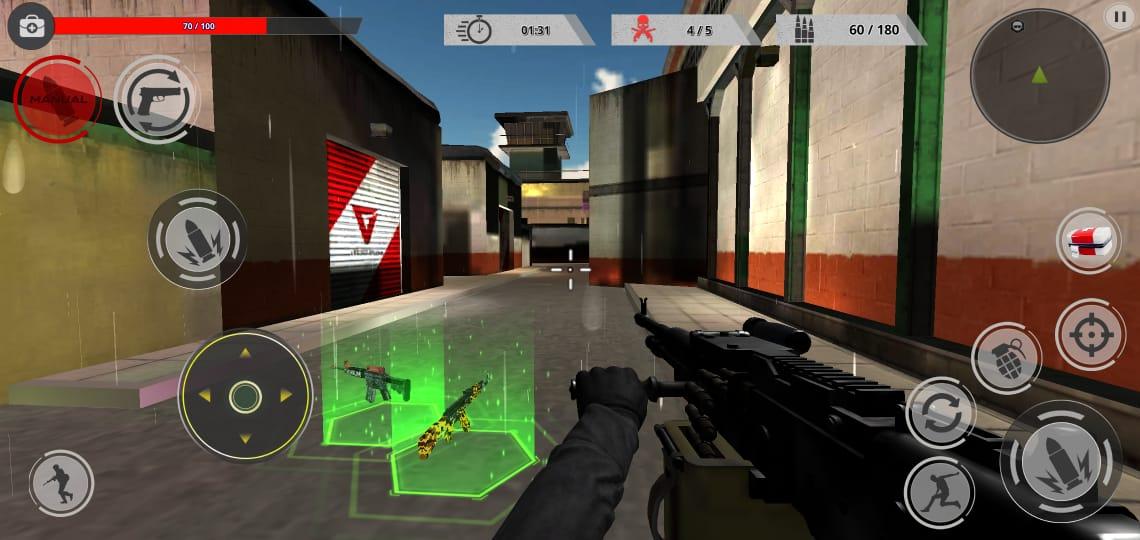The image size is (1140, 540).
Task: Aim with the crosshair scope button
Action: point(1089,334)
